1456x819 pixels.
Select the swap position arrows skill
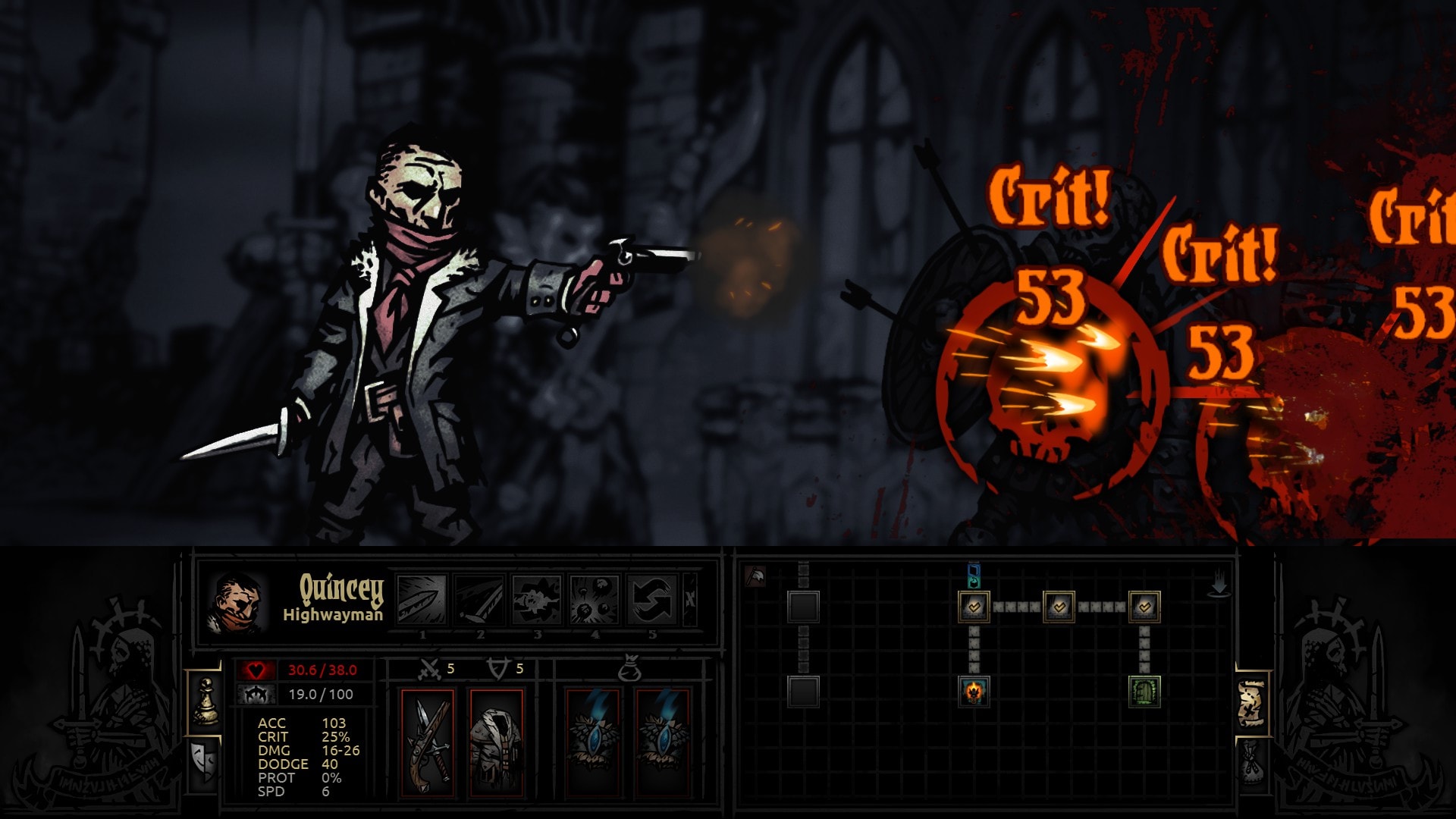coord(652,599)
